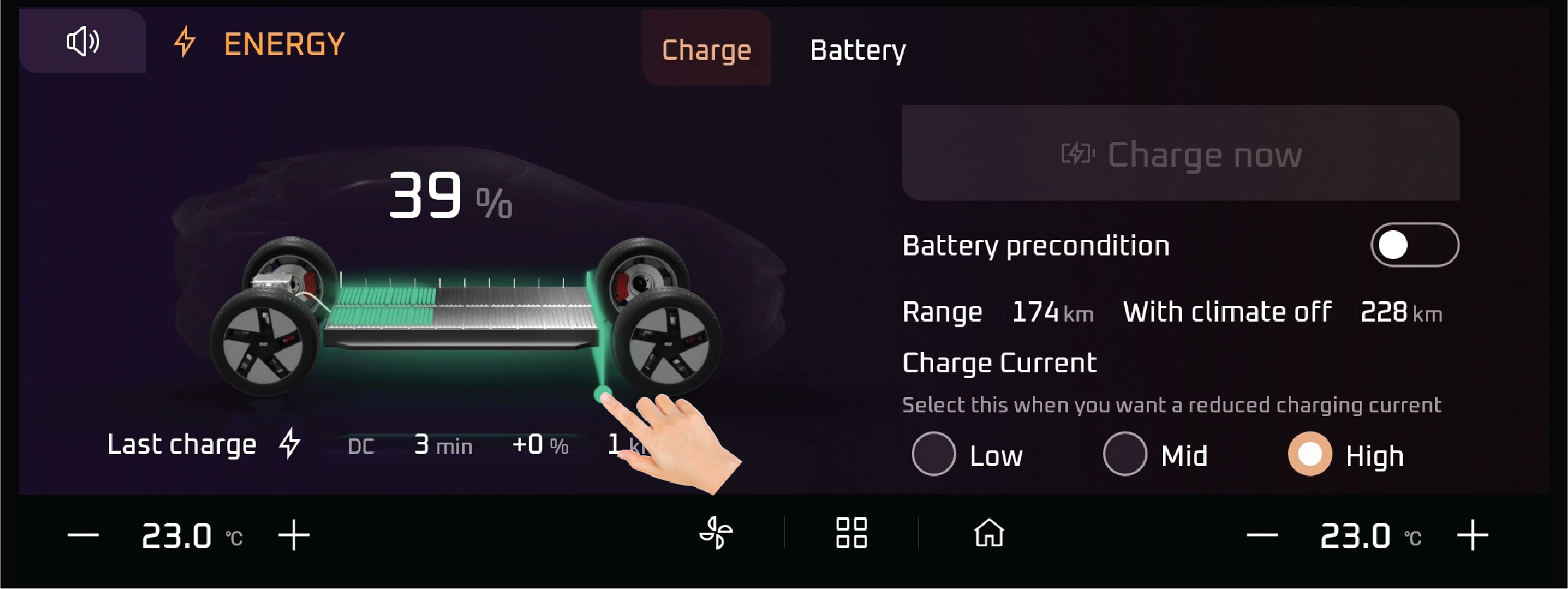This screenshot has width=1568, height=589.
Task: Open the fan climate controls
Action: point(716,533)
